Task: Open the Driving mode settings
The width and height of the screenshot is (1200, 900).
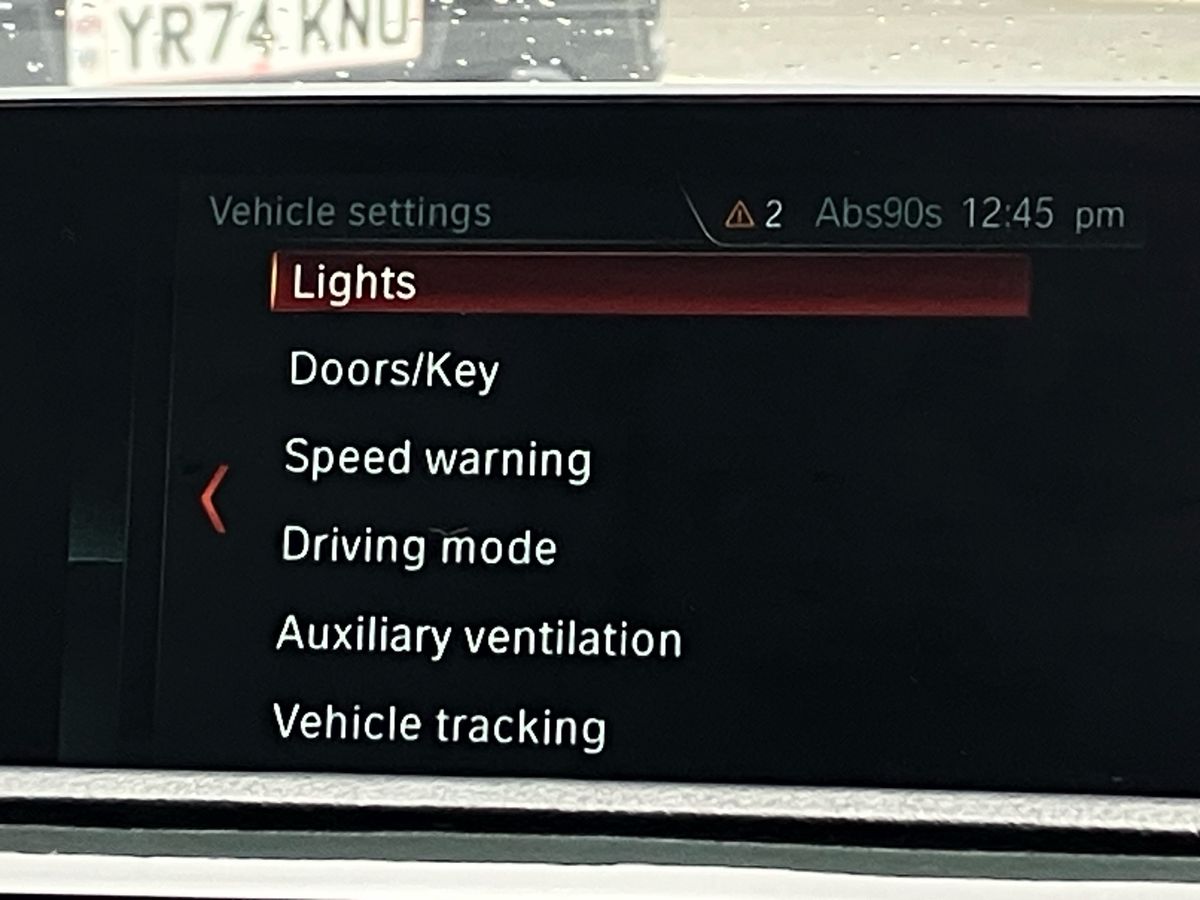Action: pyautogui.click(x=418, y=546)
